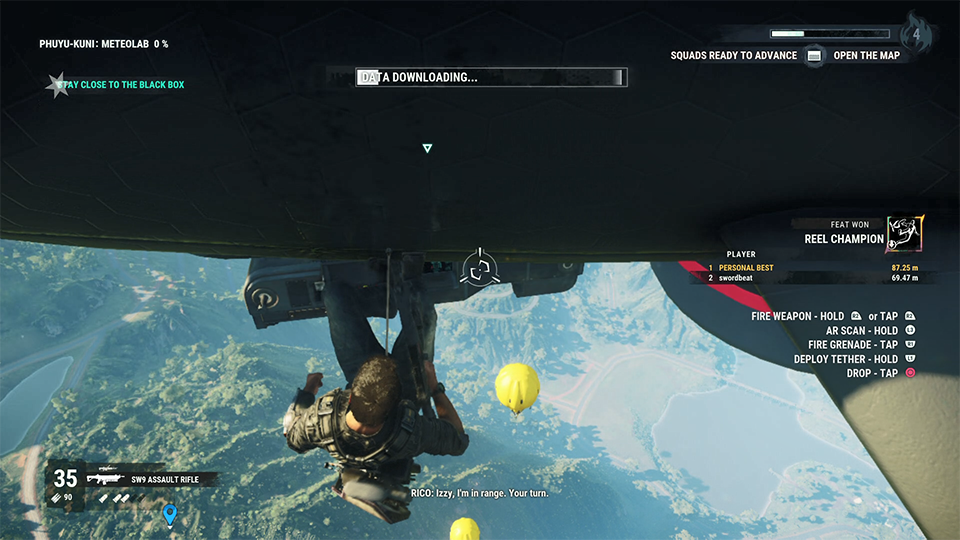Select the Personal Best leaderboard row
This screenshot has height=540, width=960.
[x=818, y=268]
